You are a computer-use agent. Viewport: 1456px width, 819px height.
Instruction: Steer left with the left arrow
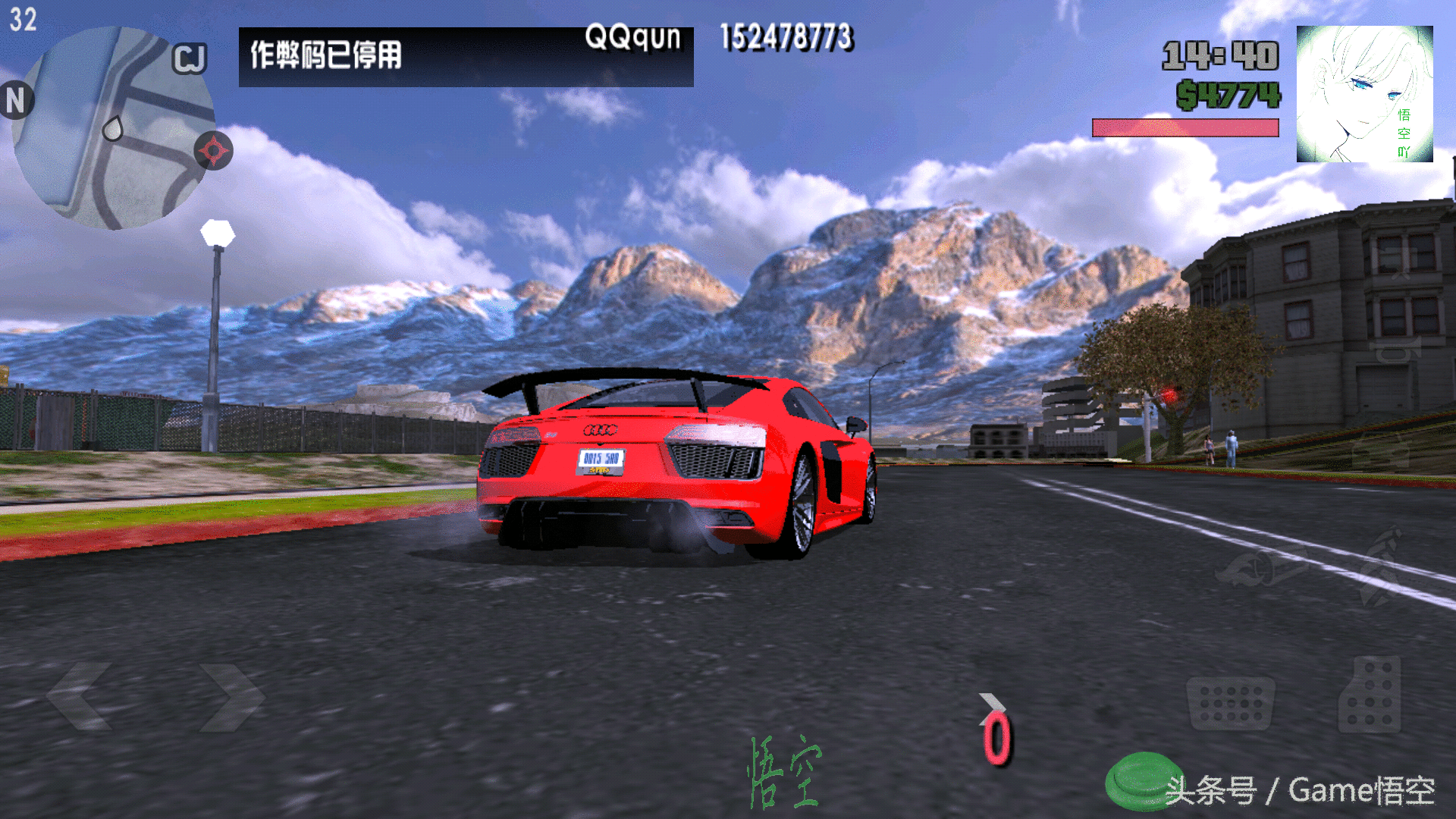click(80, 696)
